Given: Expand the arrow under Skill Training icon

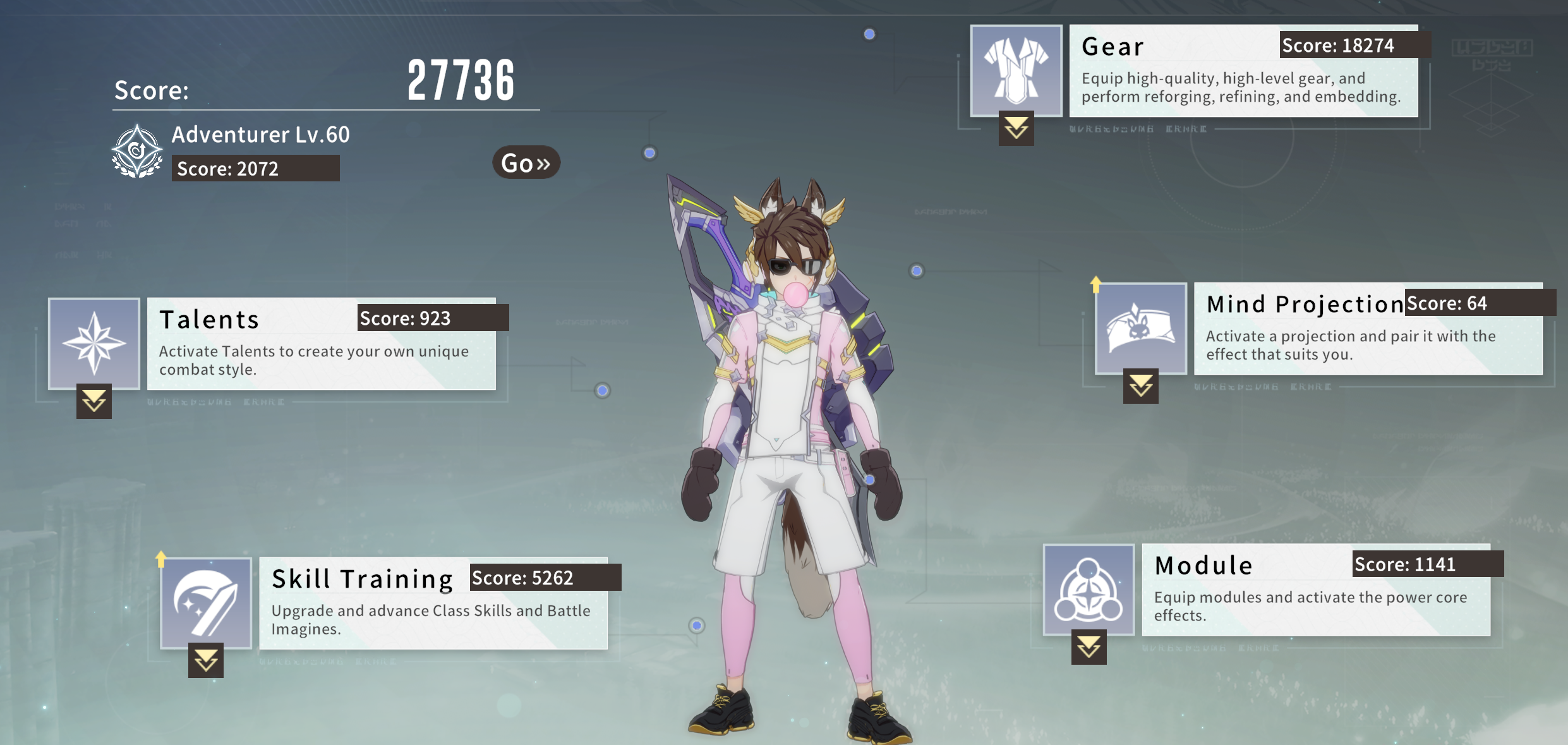Looking at the screenshot, I should point(206,660).
